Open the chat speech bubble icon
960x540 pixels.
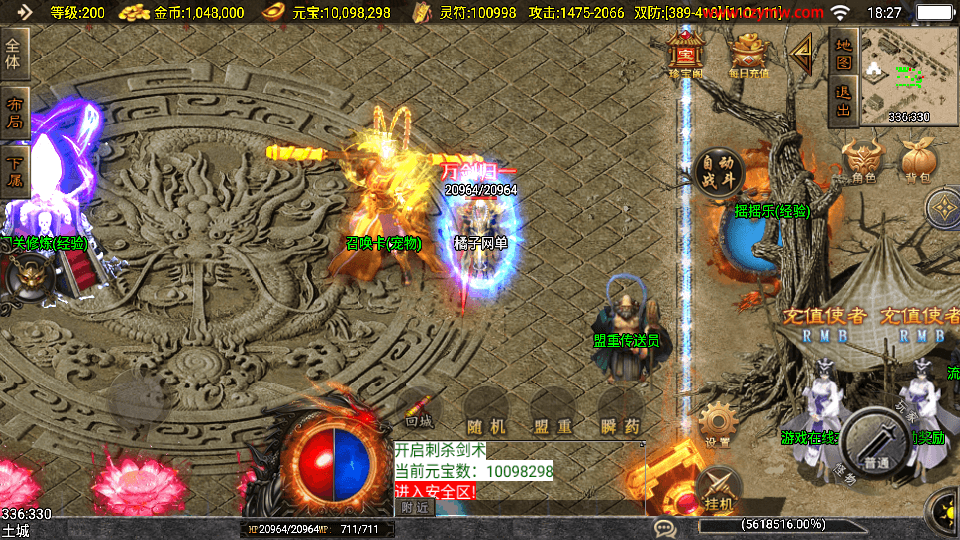coord(662,527)
